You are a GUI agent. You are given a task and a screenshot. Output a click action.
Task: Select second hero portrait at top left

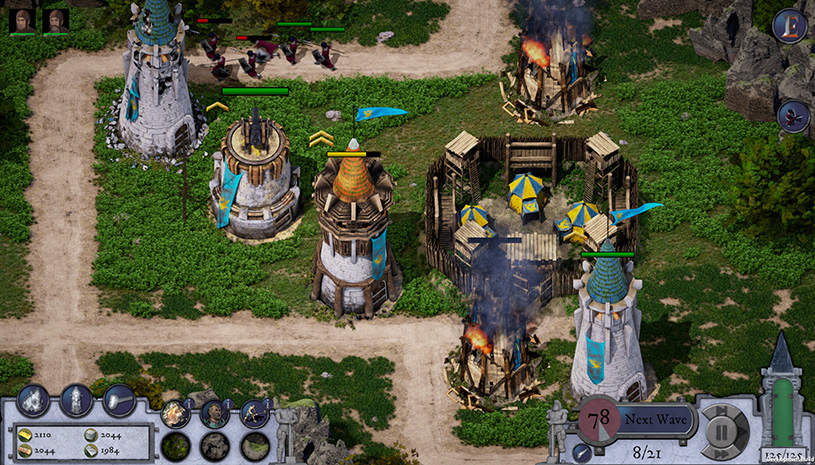click(x=56, y=20)
